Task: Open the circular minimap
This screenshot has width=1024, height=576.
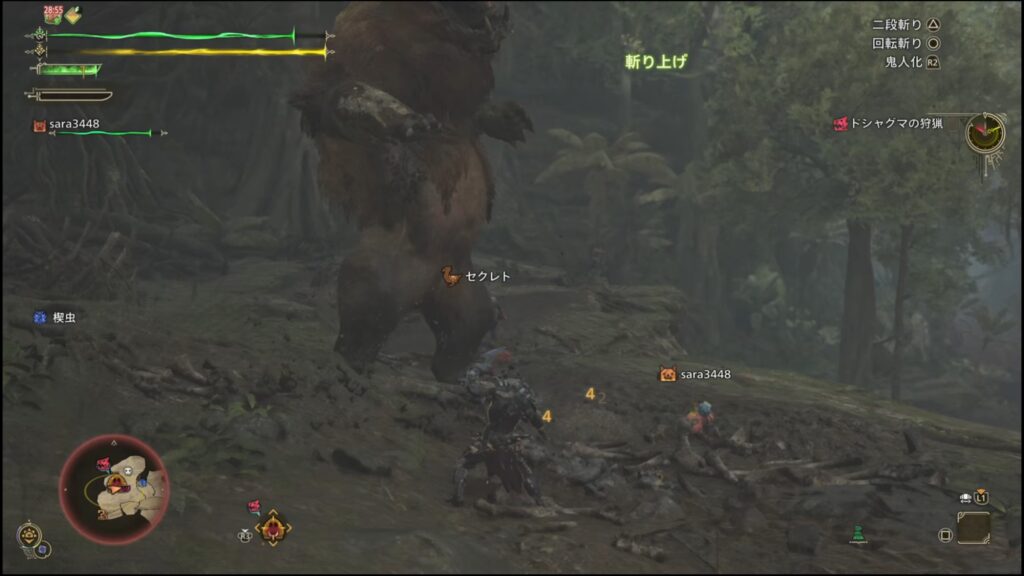Action: [113, 490]
